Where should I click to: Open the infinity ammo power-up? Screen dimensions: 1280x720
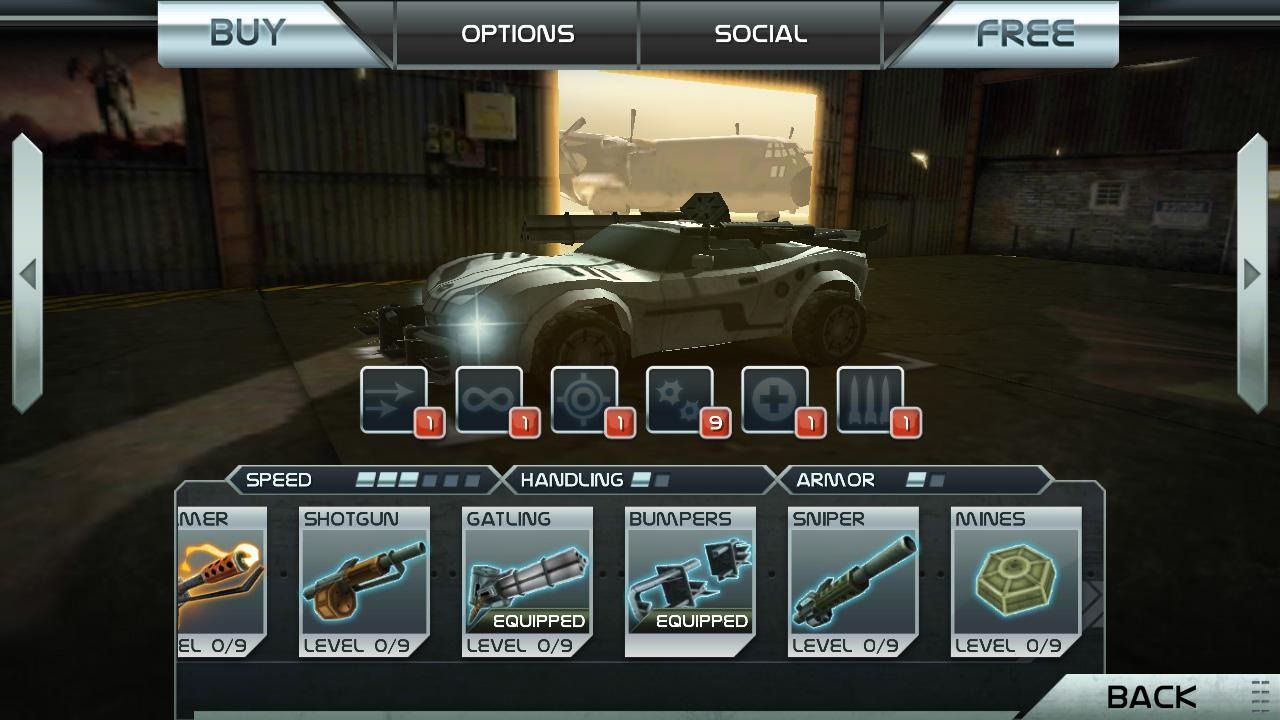pyautogui.click(x=489, y=398)
